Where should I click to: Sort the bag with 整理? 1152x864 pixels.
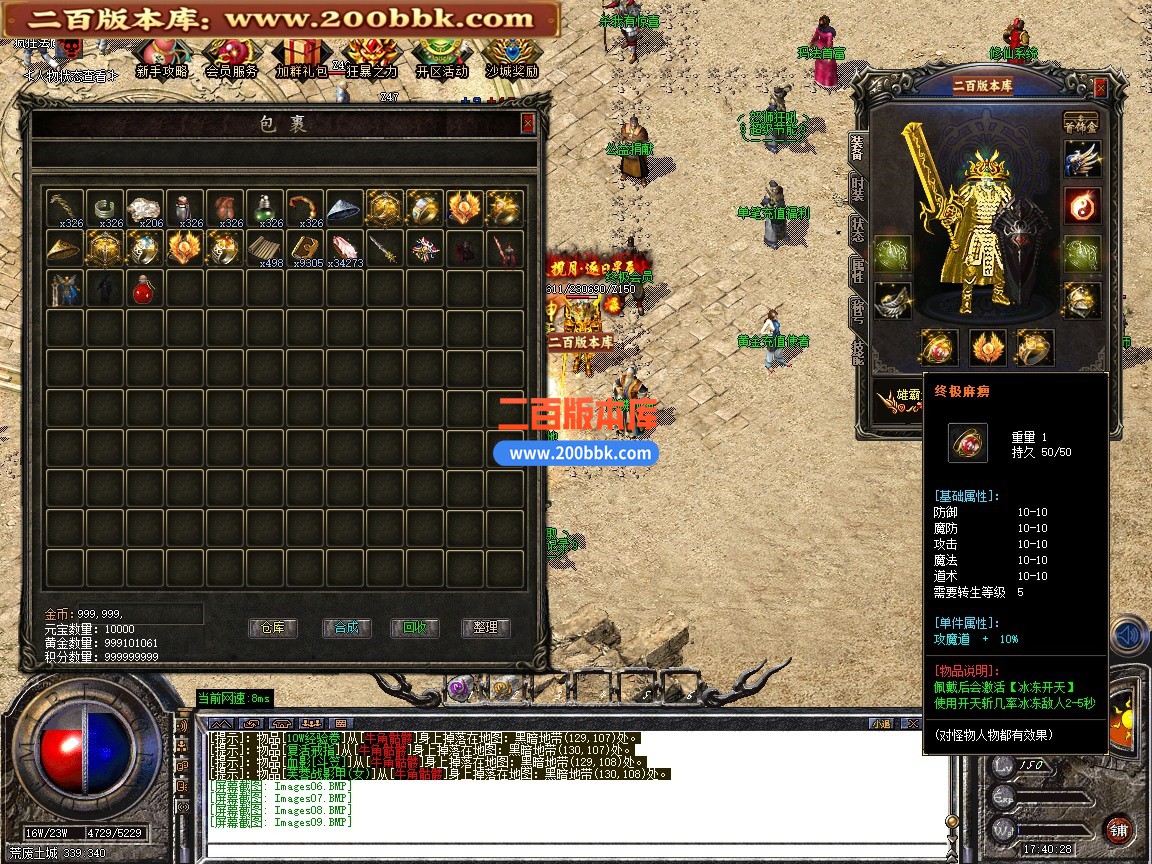pyautogui.click(x=485, y=628)
